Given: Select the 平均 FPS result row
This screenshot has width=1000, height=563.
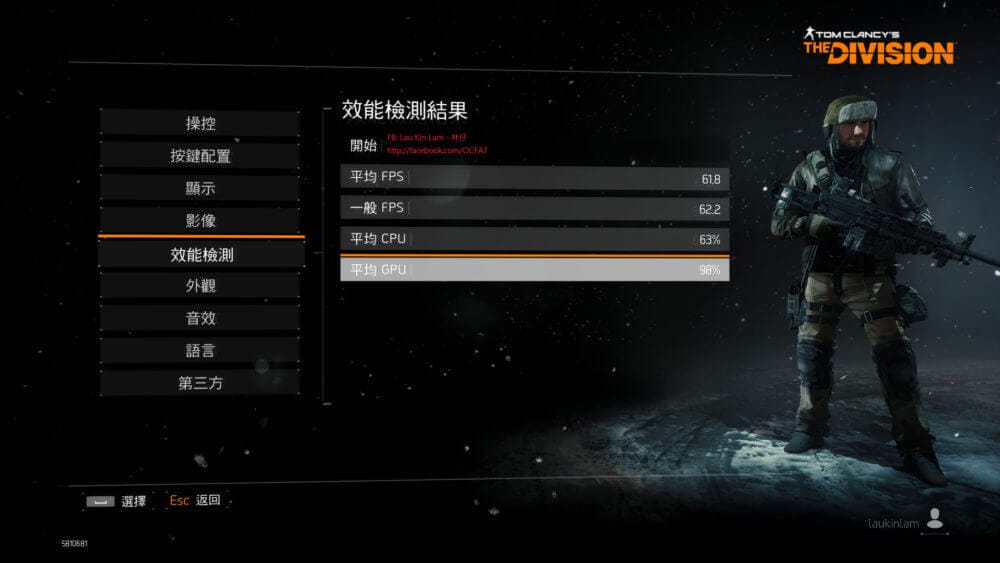Looking at the screenshot, I should point(534,178).
